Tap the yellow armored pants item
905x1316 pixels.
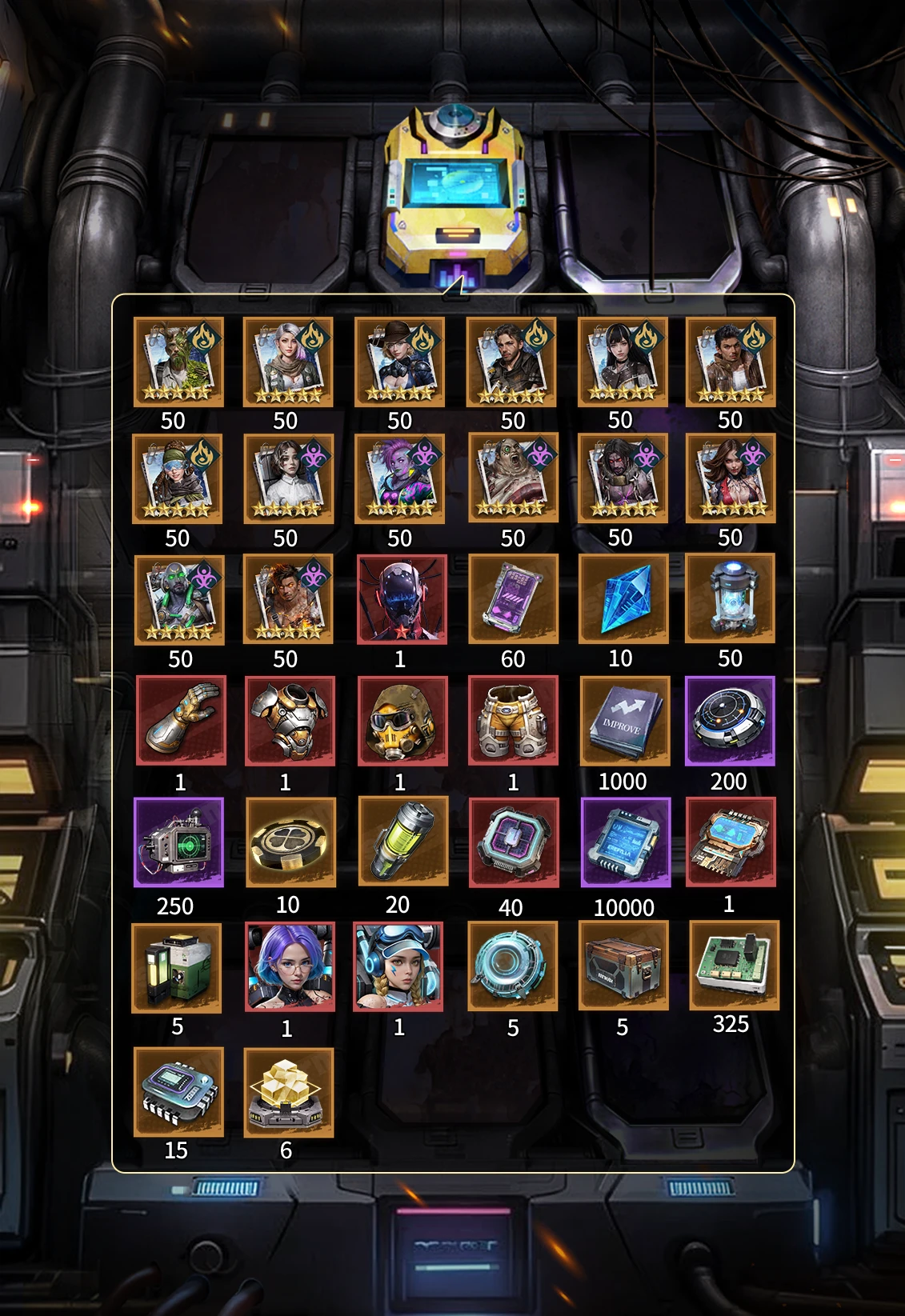coord(513,721)
